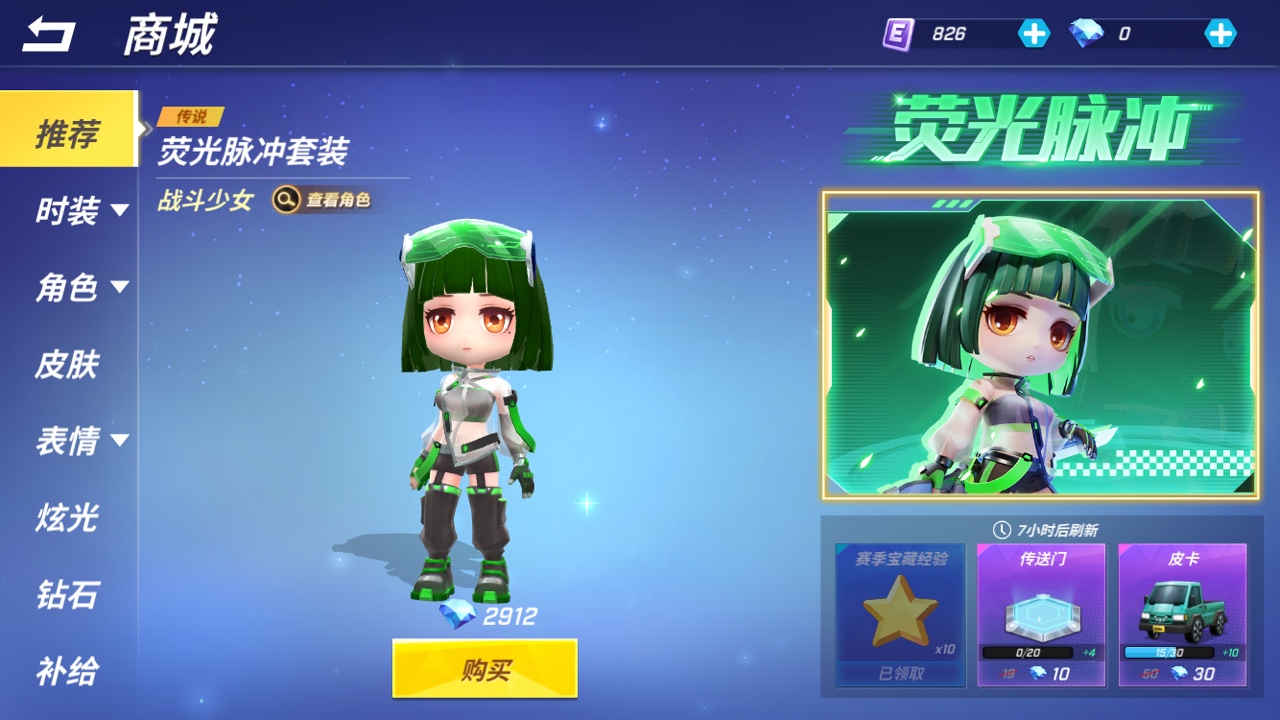
Task: Switch to the 钻石 tab
Action: click(67, 594)
